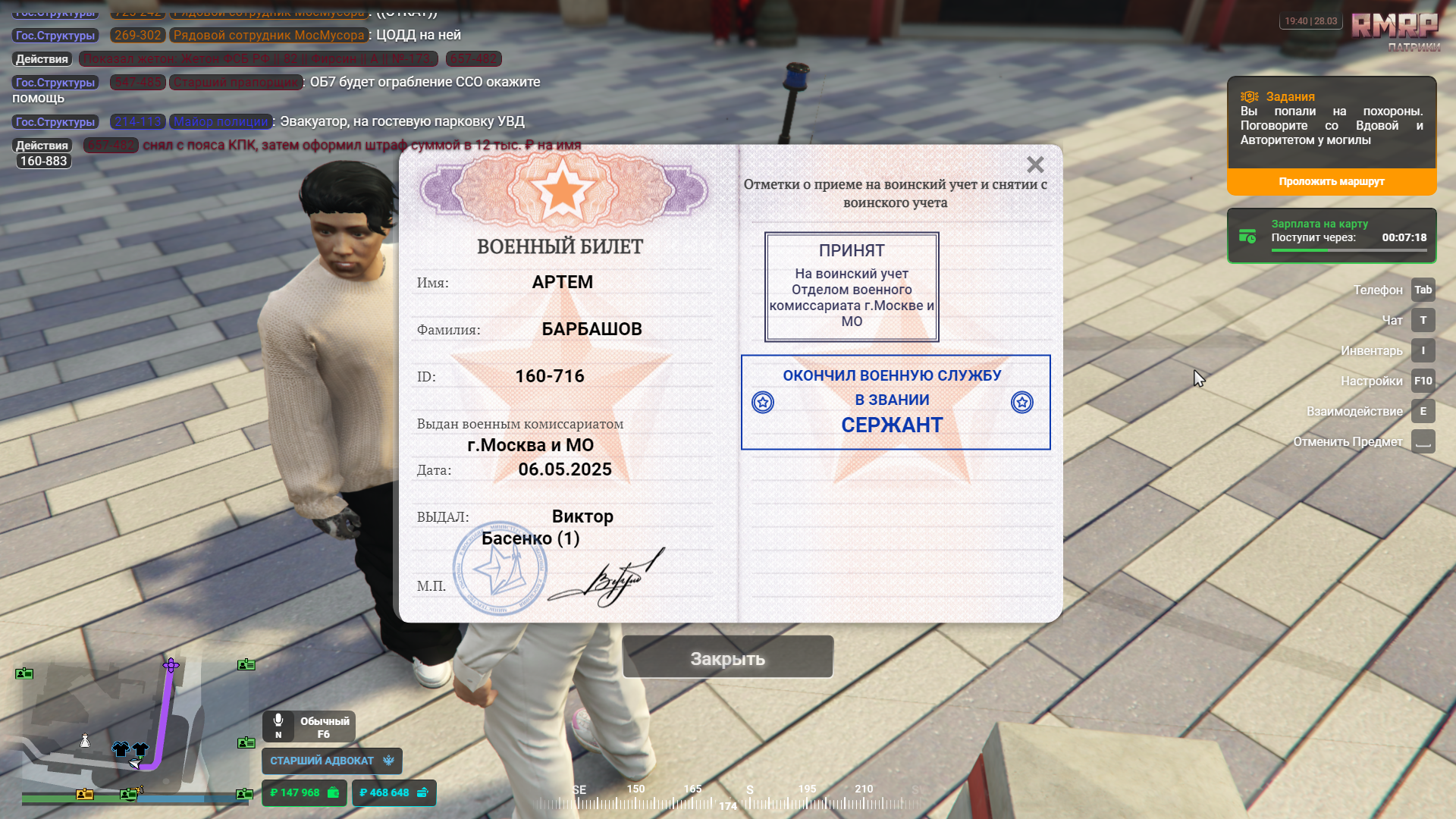Select the purple waypoint marker on minimap
The height and width of the screenshot is (819, 1456).
(x=171, y=665)
